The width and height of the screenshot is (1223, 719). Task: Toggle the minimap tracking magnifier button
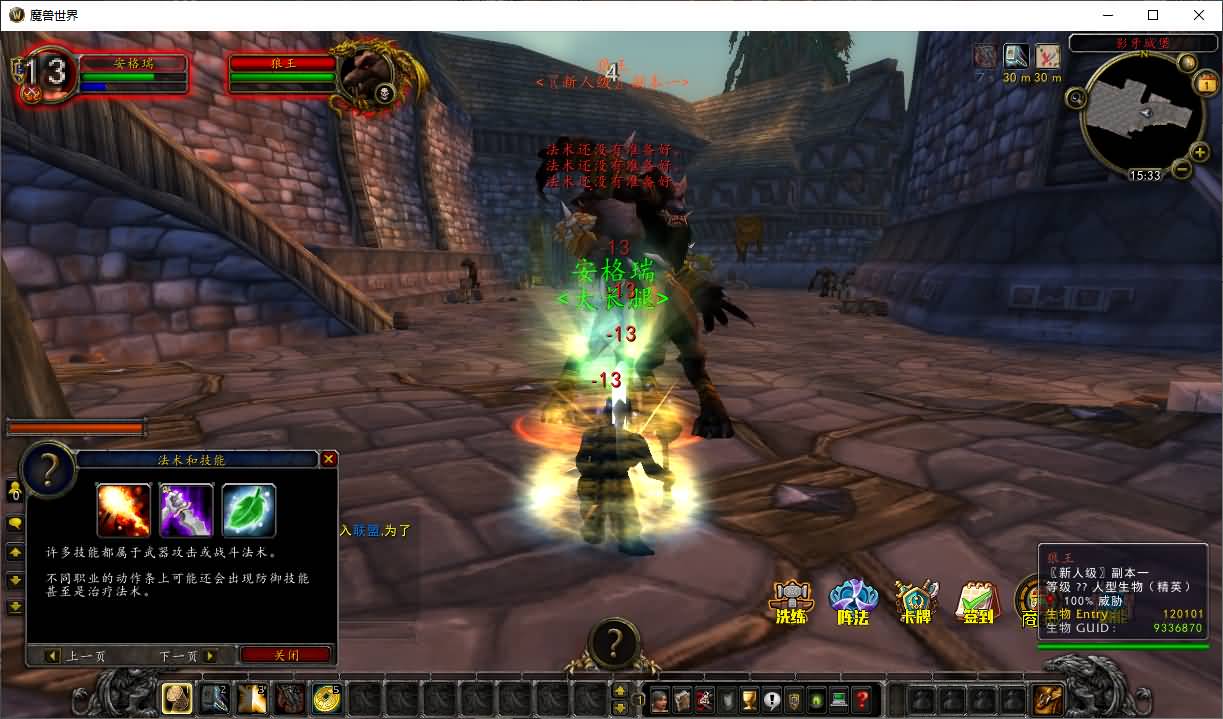1076,98
